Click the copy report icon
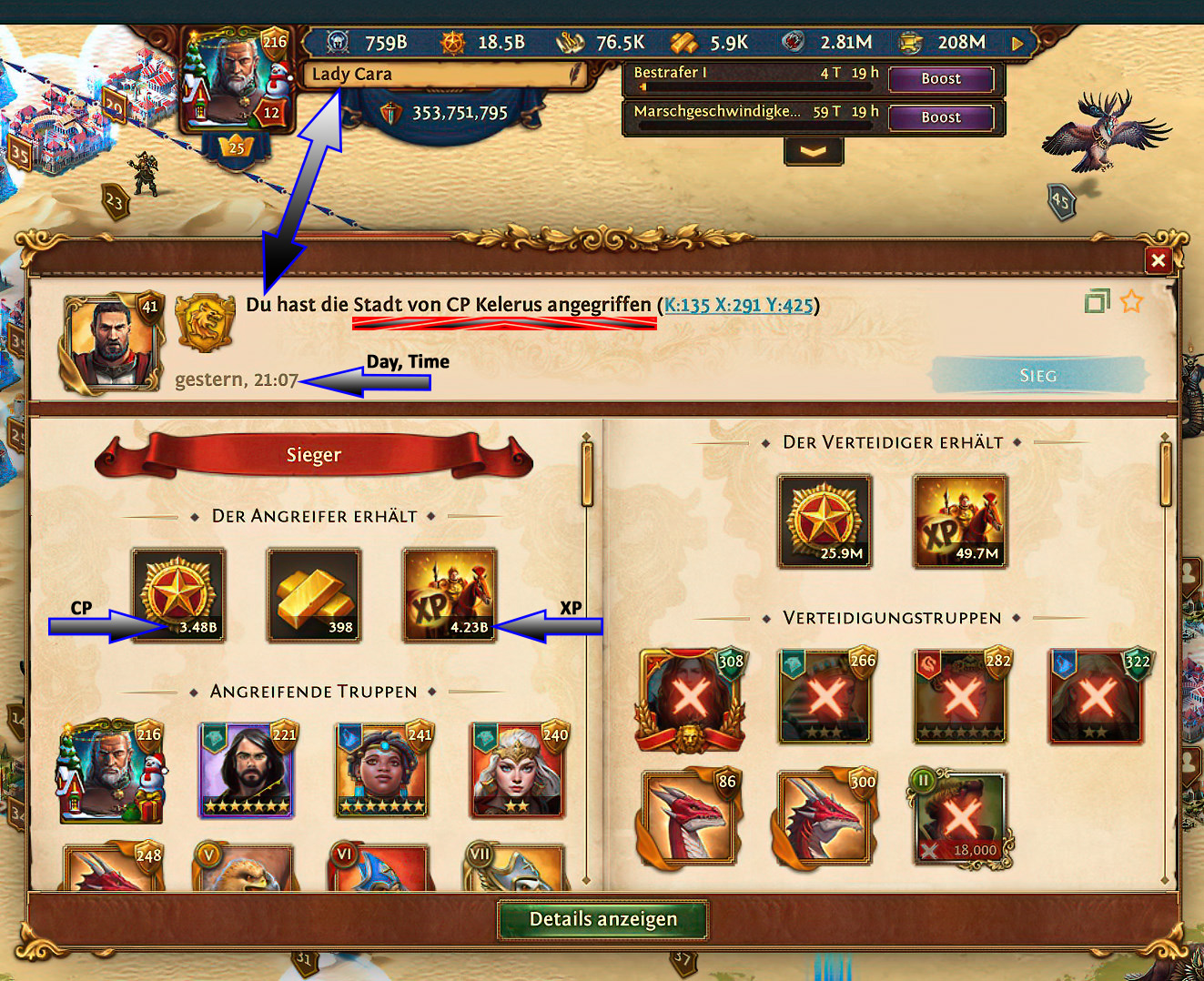The image size is (1204, 981). [x=1098, y=301]
